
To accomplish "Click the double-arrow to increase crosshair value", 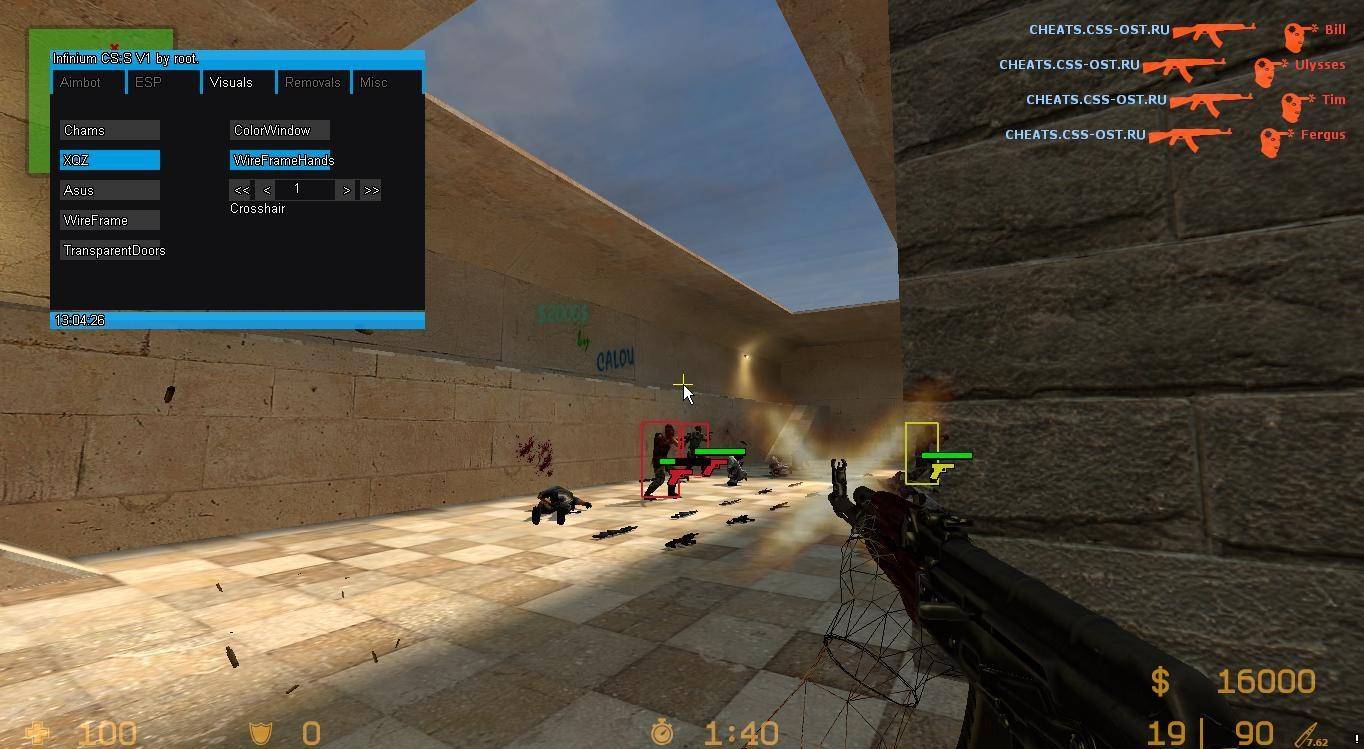I will coord(370,189).
